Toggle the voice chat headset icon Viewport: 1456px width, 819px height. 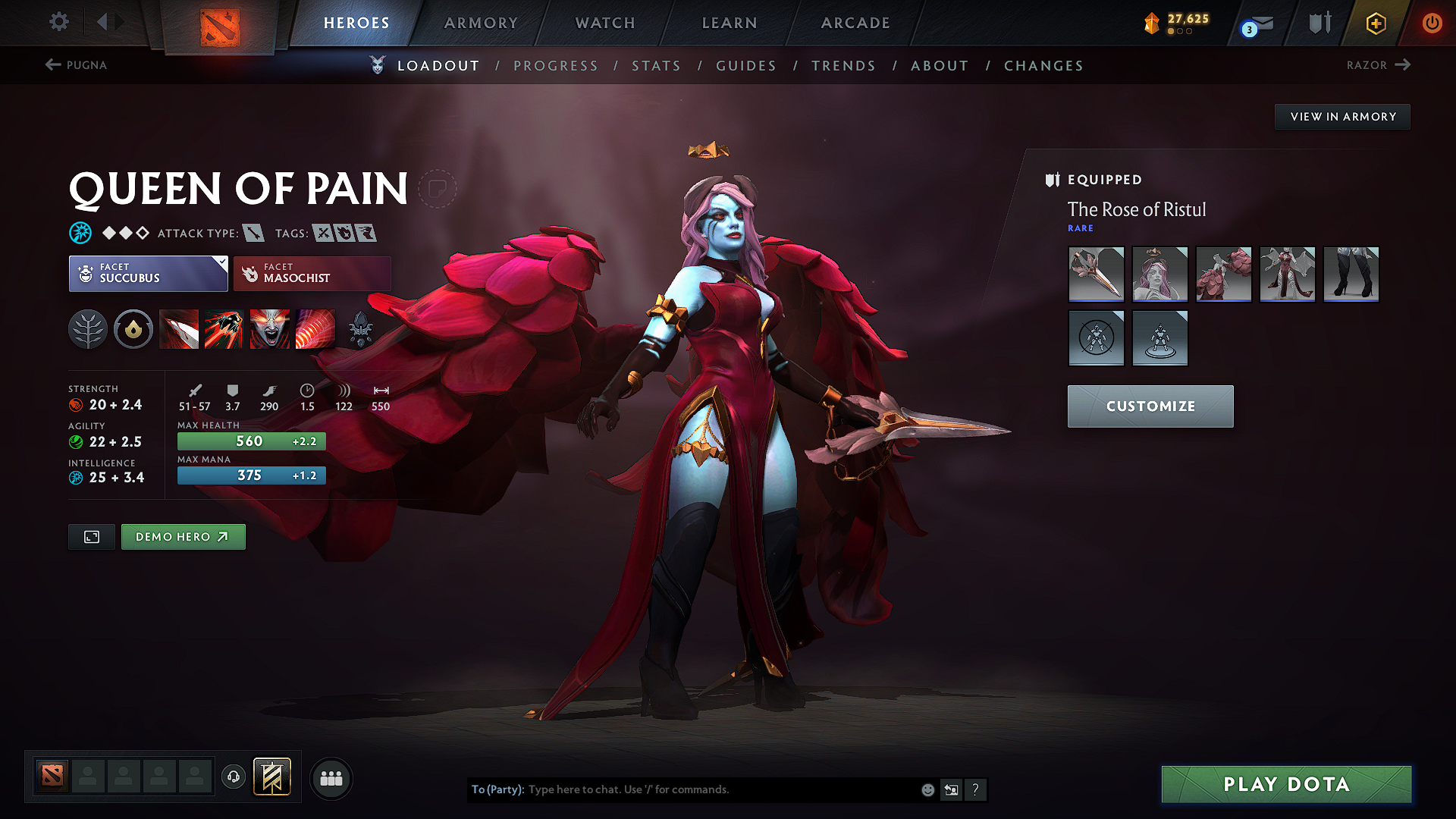(x=233, y=777)
